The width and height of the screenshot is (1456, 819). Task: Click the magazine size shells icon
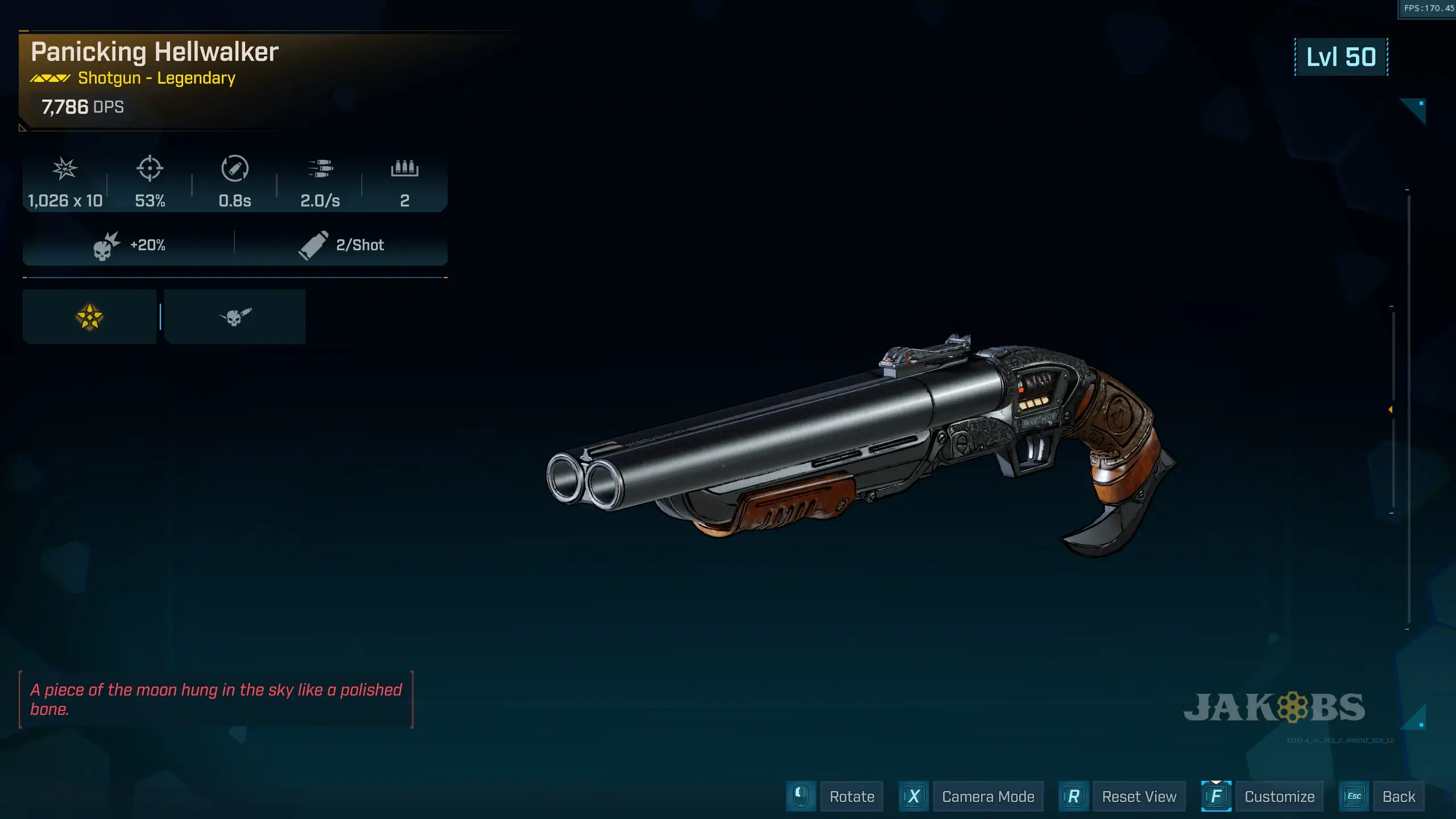405,169
